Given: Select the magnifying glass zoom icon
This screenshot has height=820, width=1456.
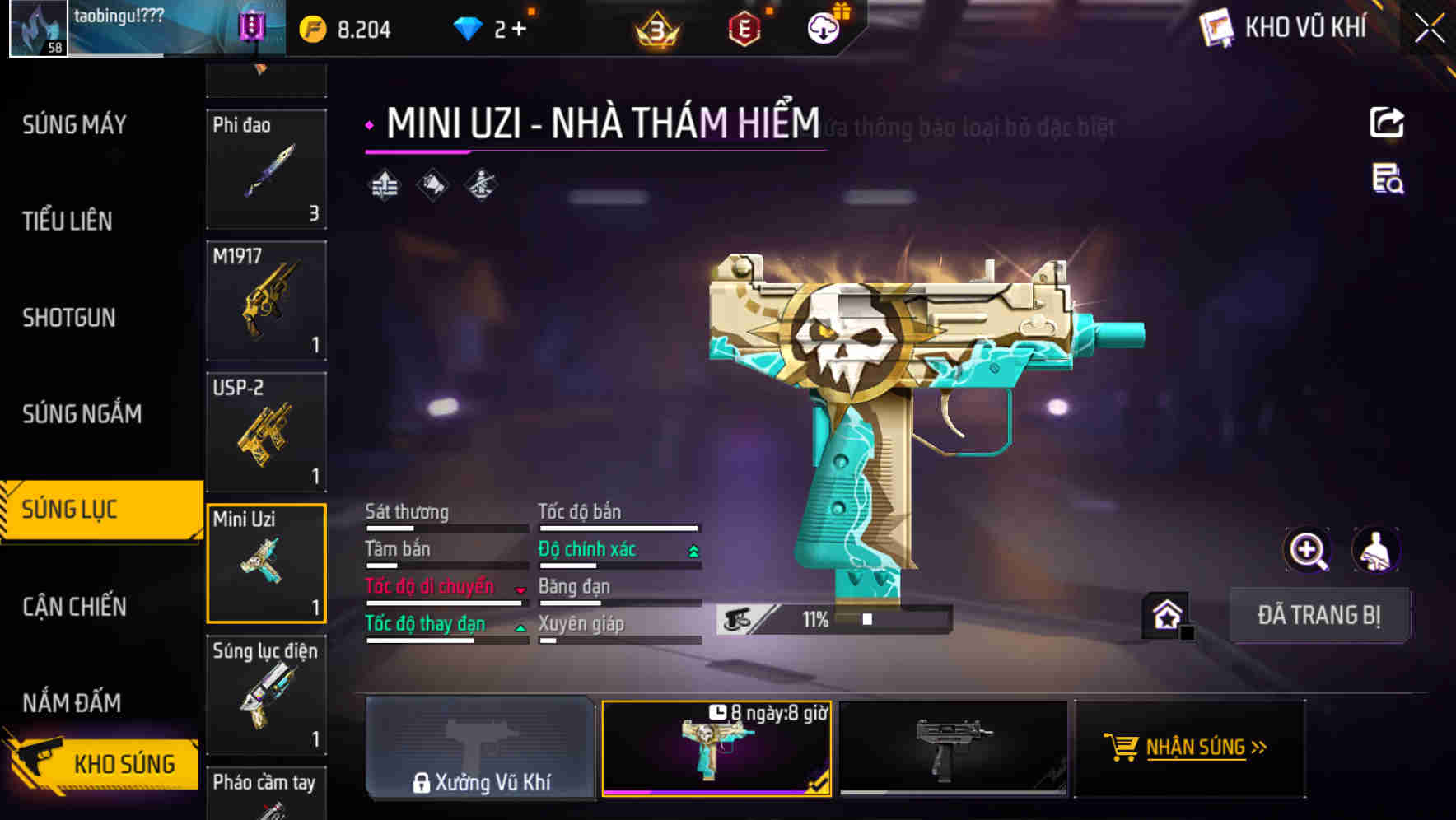Looking at the screenshot, I should coord(1306,549).
